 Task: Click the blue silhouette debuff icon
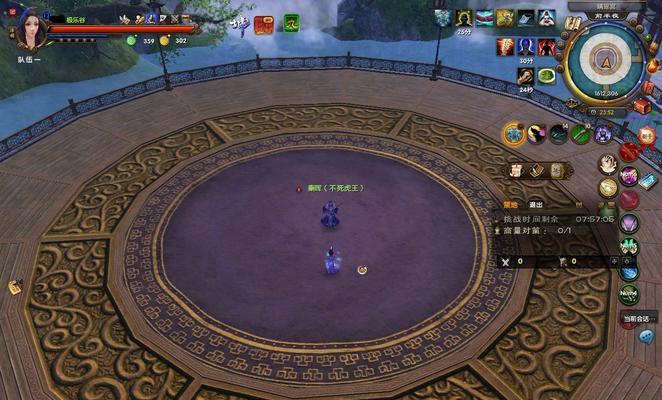point(525,47)
